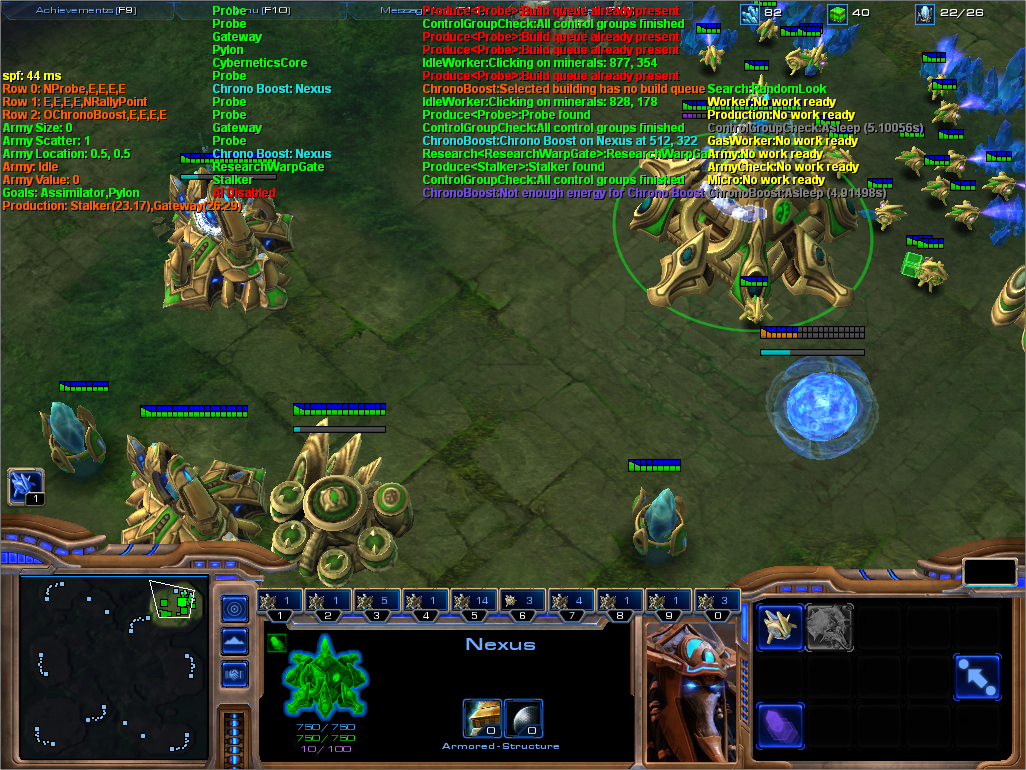1026x770 pixels.
Task: Toggle minimap ally color mode
Action: tap(234, 673)
